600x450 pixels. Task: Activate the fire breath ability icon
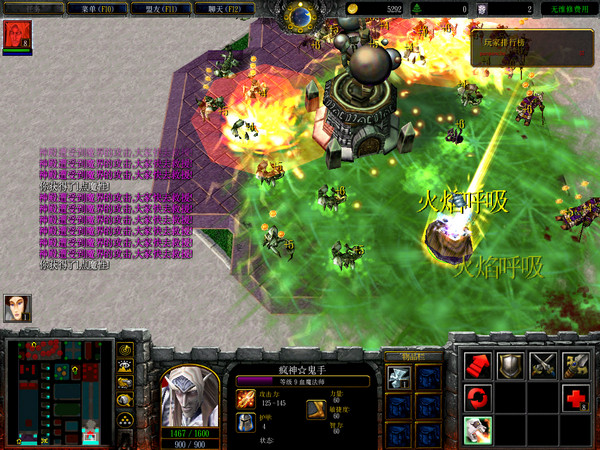(x=478, y=430)
